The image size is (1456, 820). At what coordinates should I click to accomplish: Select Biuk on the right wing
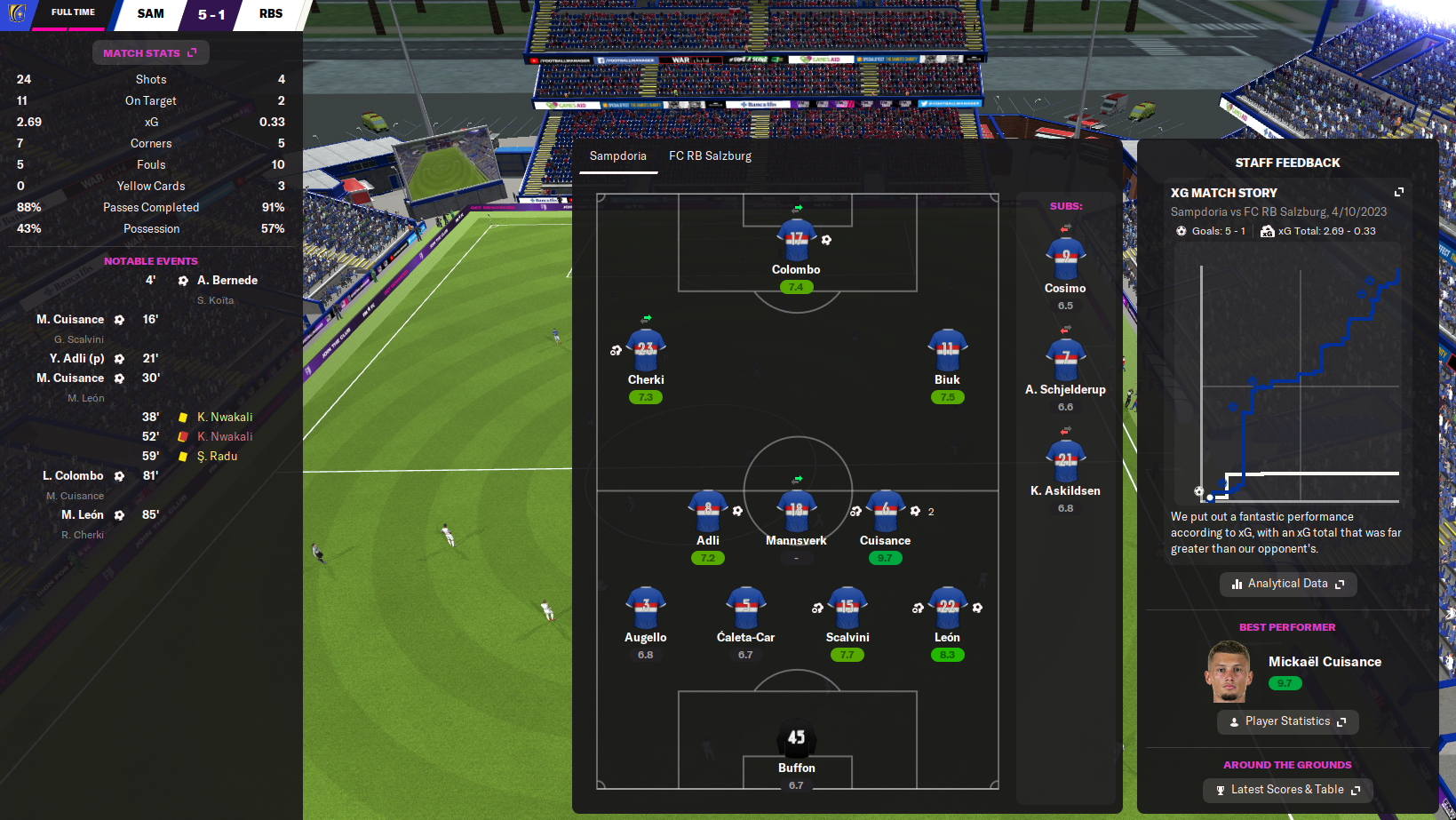[947, 351]
